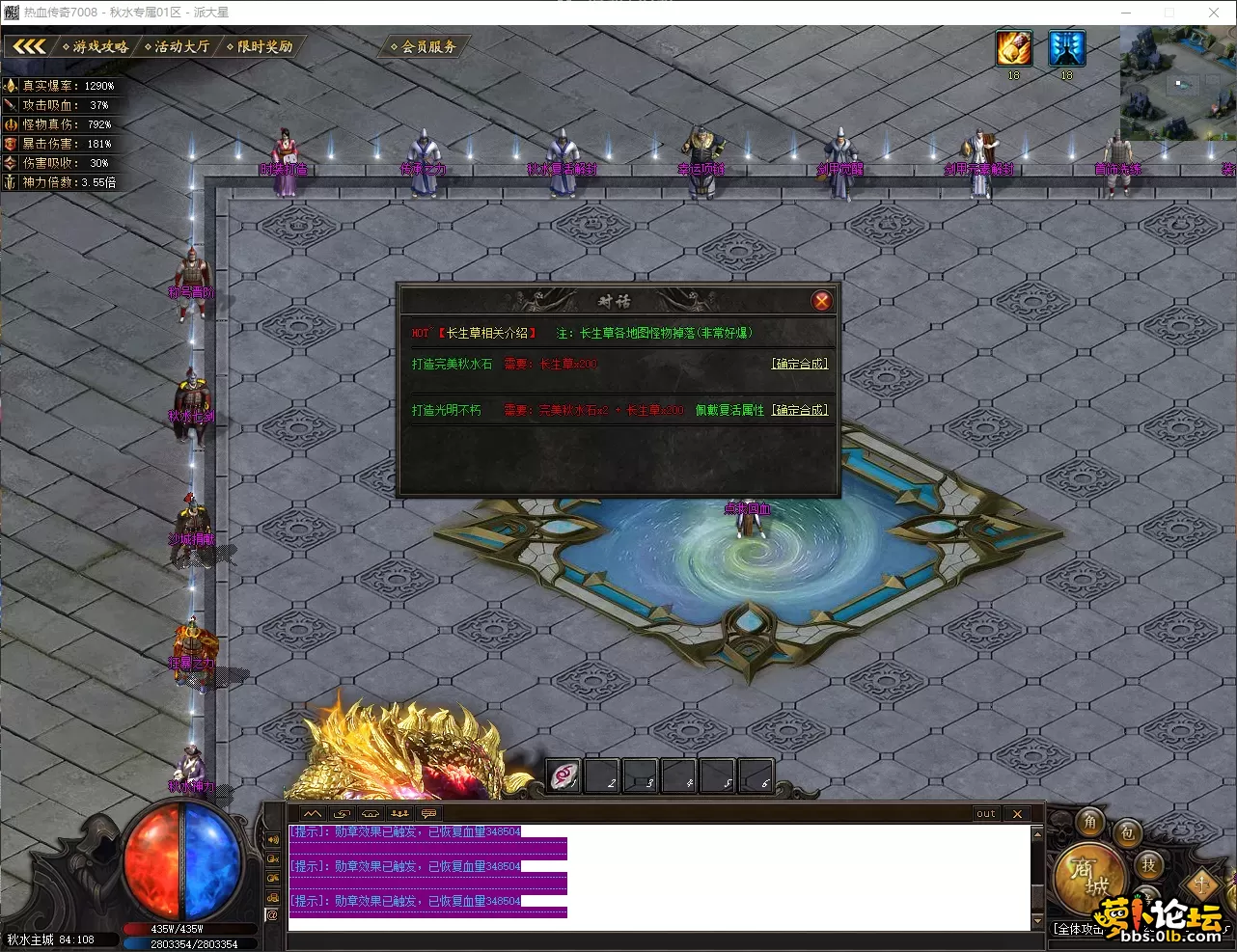Select the hotbar slot with the pink swirl item

point(564,775)
